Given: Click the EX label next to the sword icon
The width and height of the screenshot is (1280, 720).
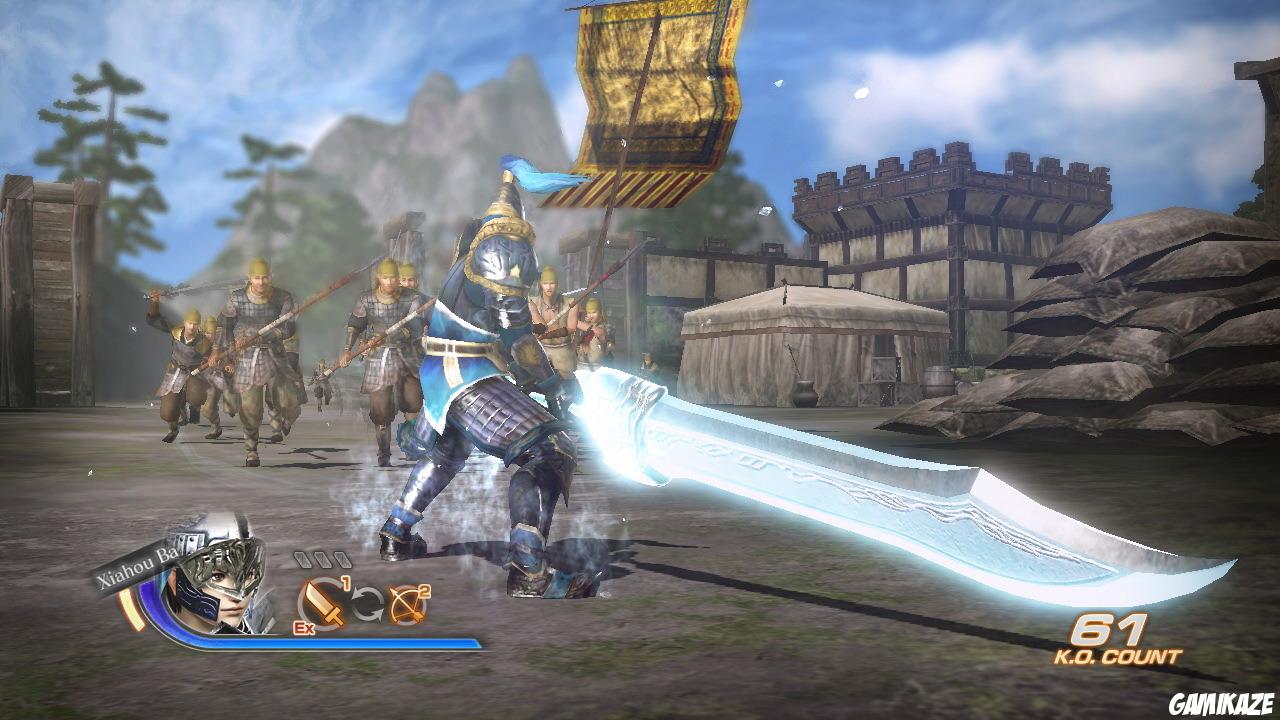Looking at the screenshot, I should (303, 628).
